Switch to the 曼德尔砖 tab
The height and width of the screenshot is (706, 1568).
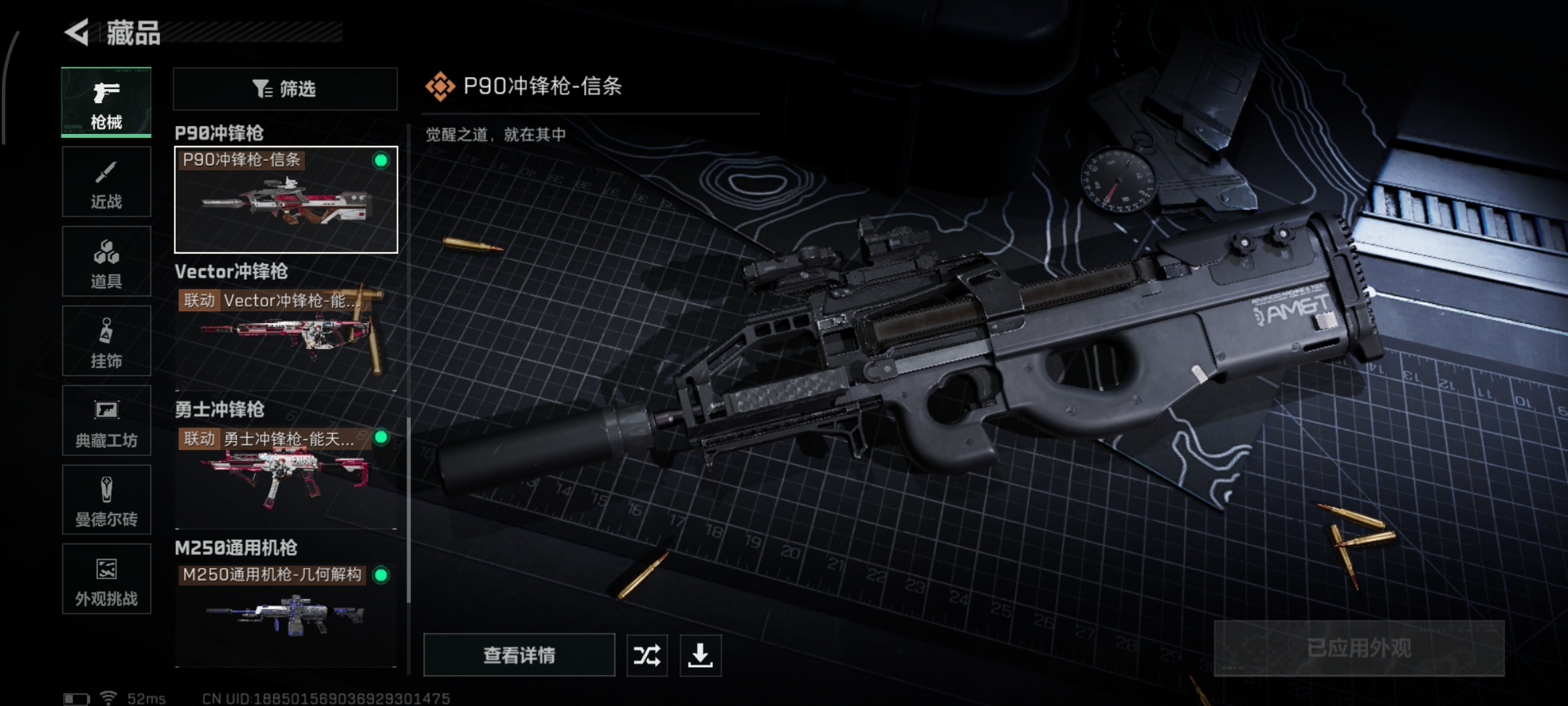point(106,500)
